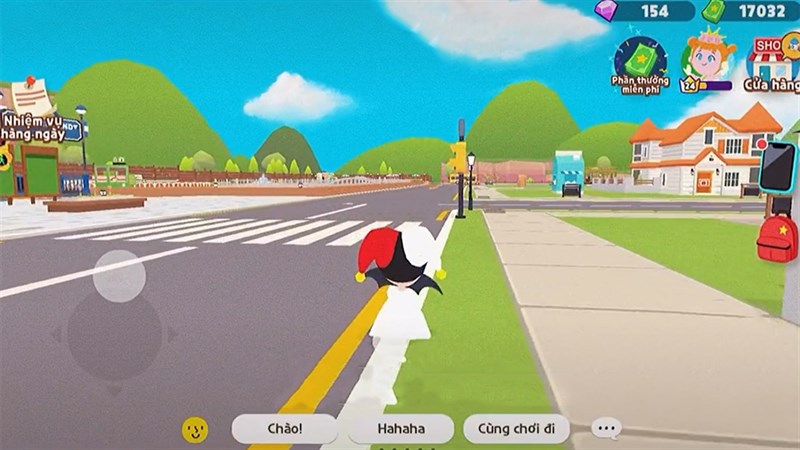Image resolution: width=800 pixels, height=450 pixels.
Task: Open the Cửa hàng shop
Action: (x=771, y=62)
